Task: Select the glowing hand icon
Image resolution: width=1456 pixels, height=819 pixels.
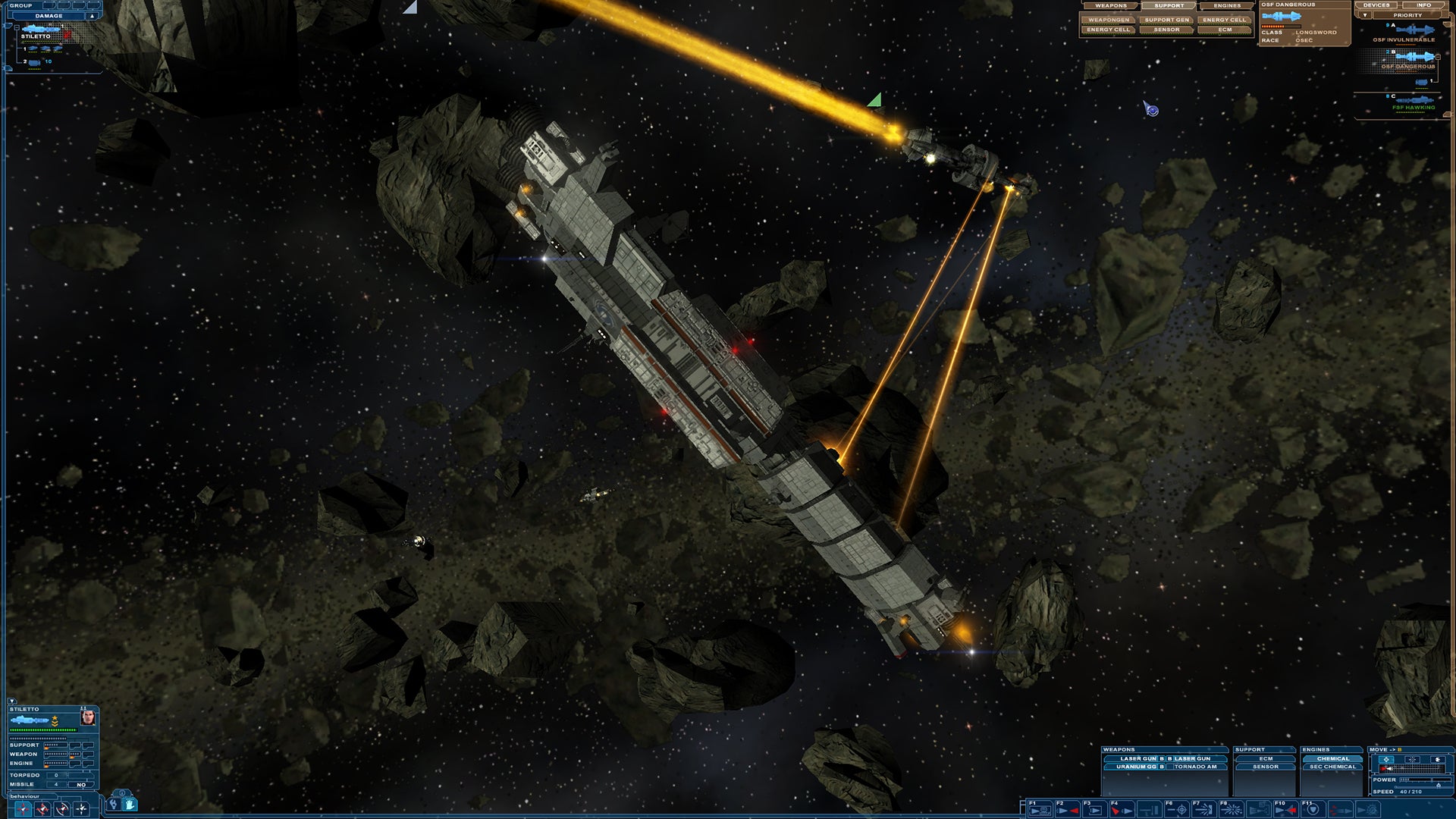Action: click(x=130, y=803)
